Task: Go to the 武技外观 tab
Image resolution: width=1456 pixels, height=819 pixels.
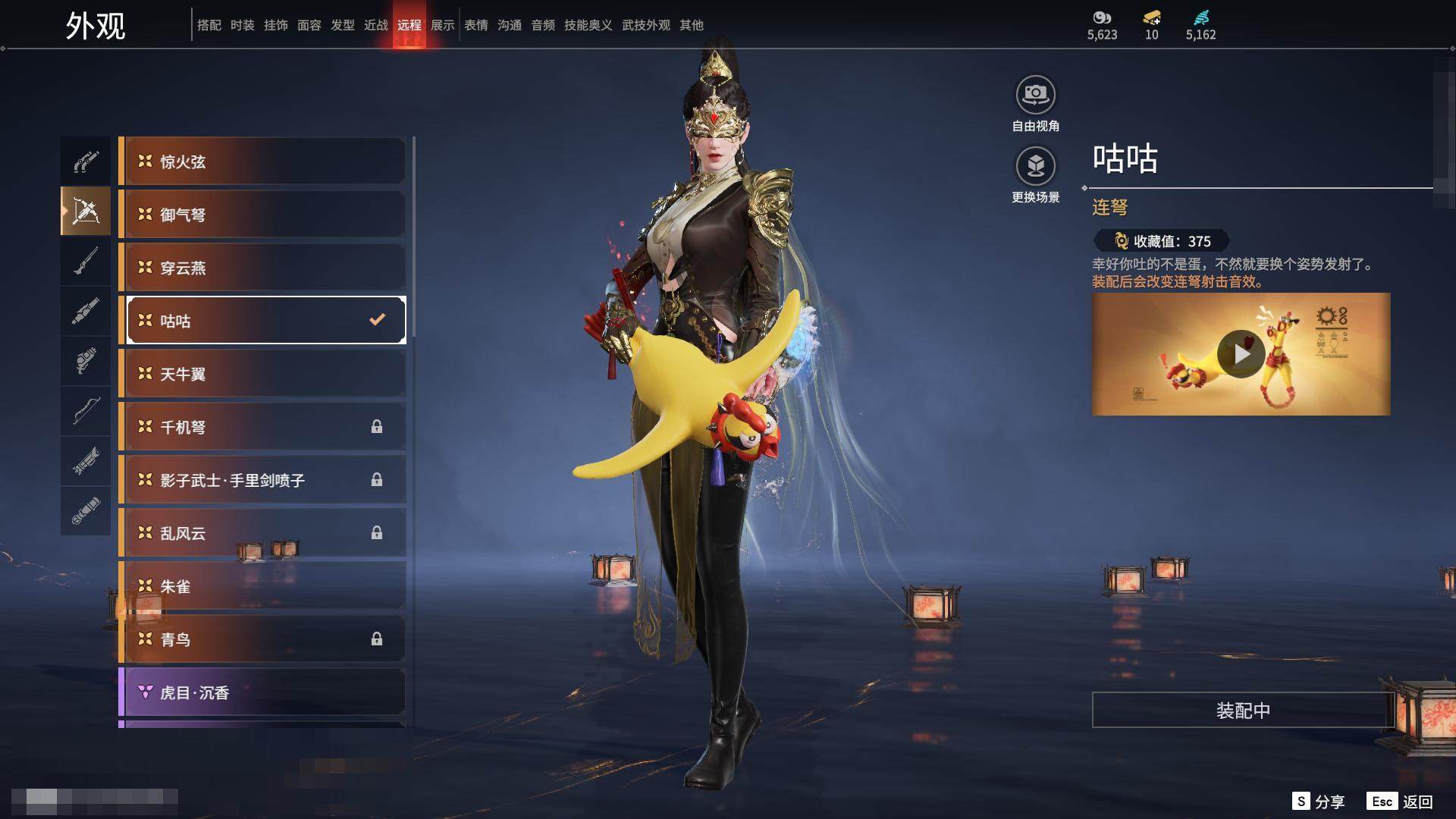Action: (x=646, y=25)
